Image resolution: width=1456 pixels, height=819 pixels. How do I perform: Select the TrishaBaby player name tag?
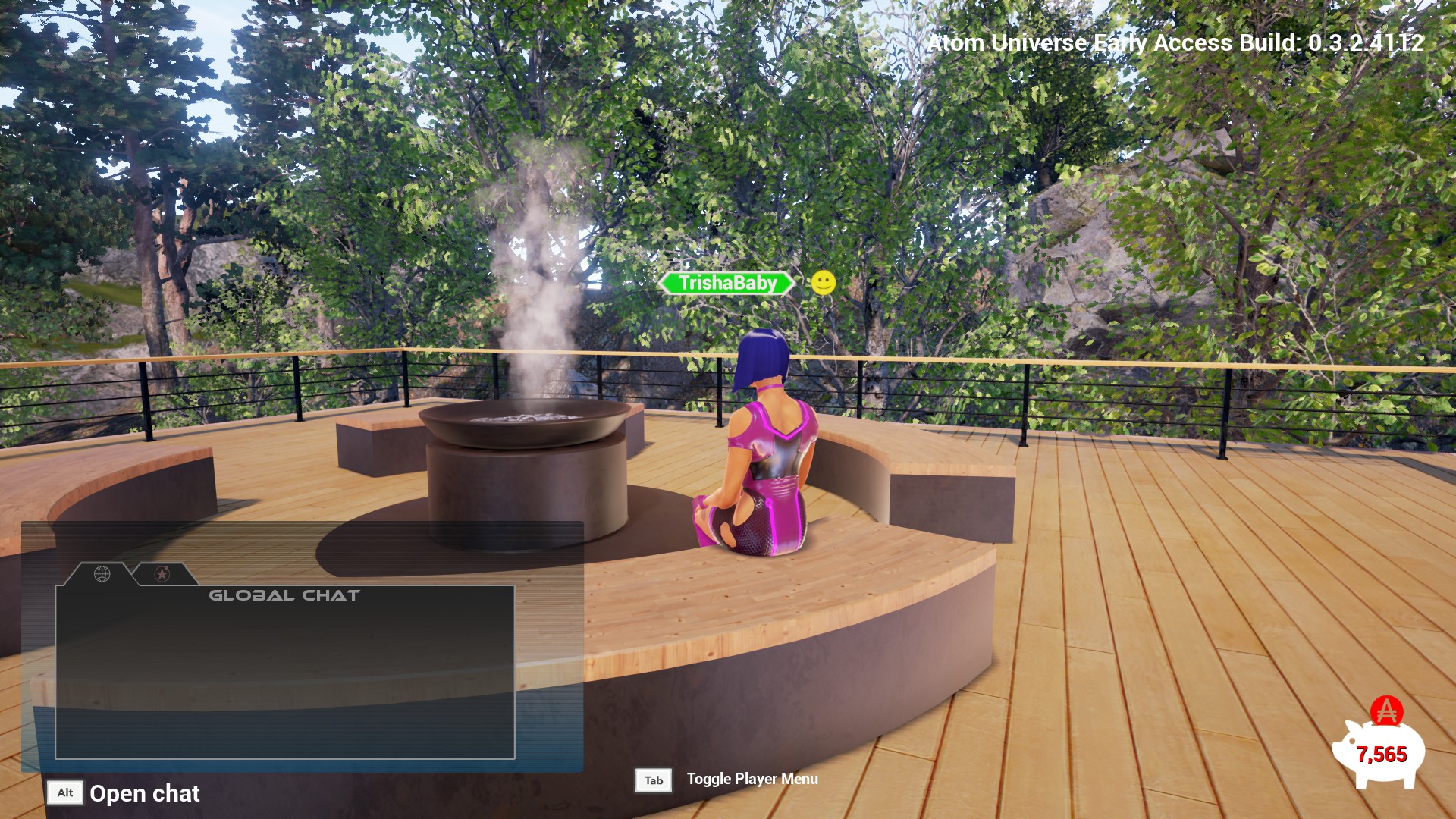(x=726, y=284)
